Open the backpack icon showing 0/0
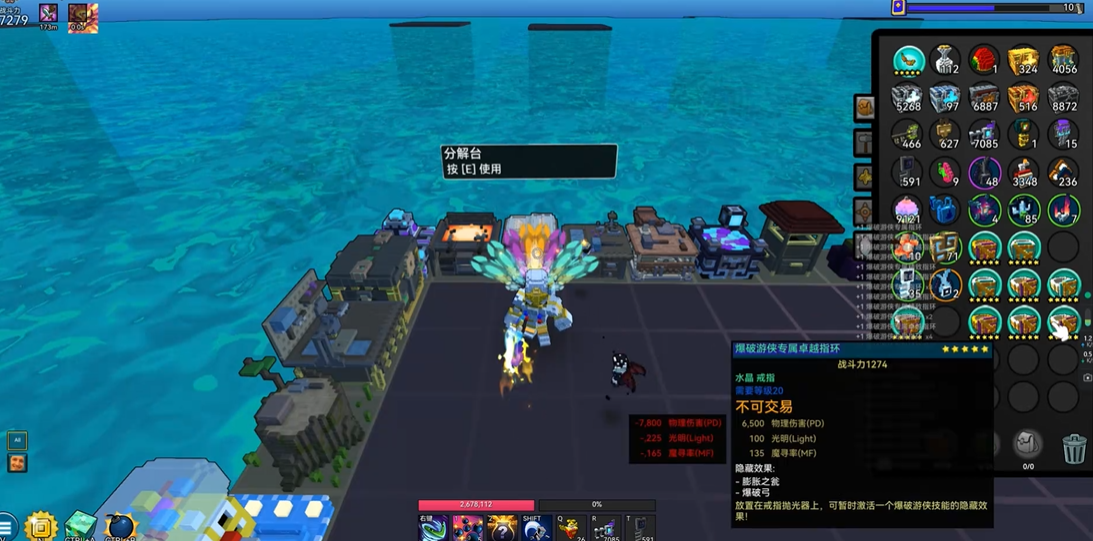The height and width of the screenshot is (541, 1093). point(1026,445)
